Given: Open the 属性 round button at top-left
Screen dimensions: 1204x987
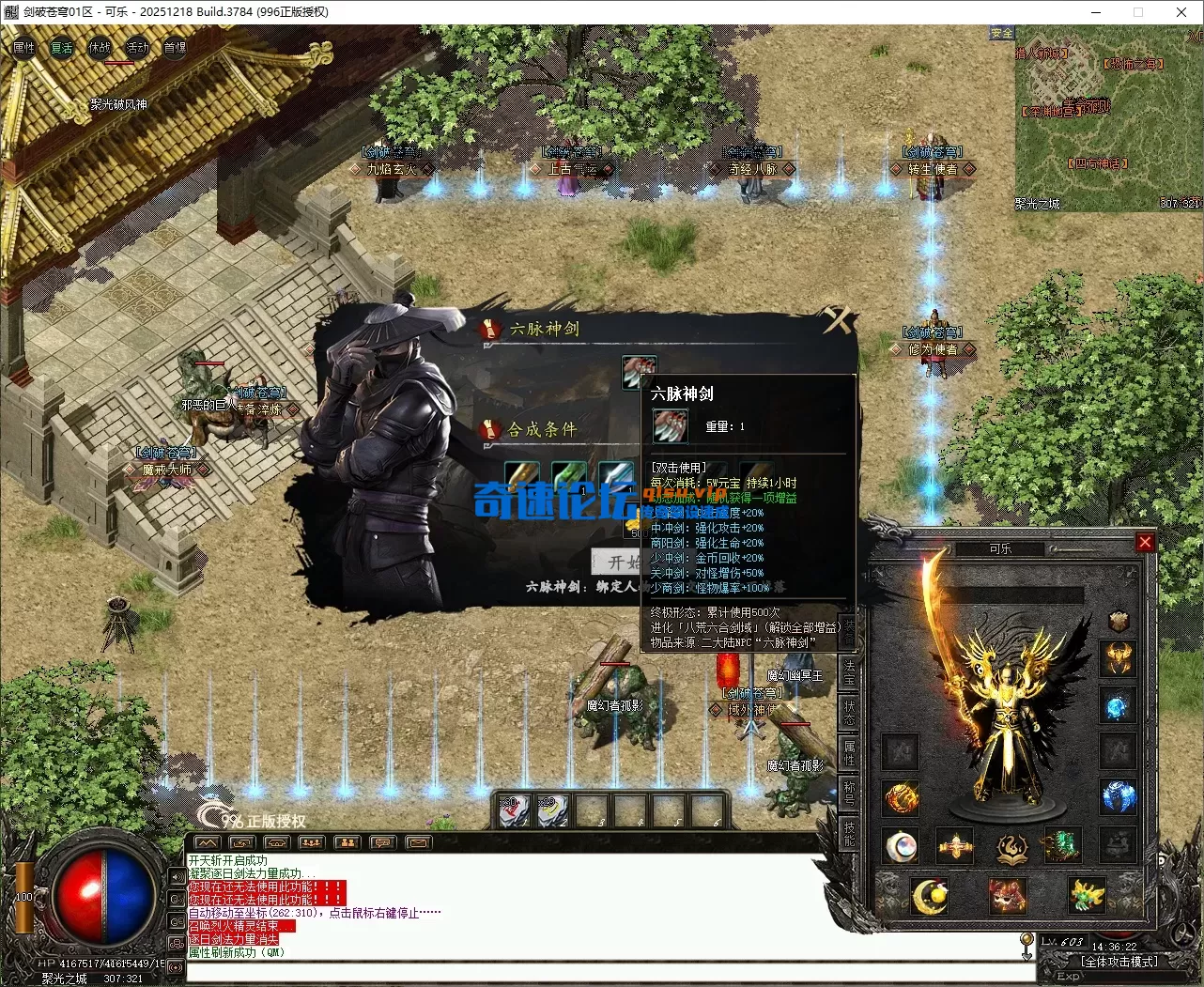Looking at the screenshot, I should (23, 48).
